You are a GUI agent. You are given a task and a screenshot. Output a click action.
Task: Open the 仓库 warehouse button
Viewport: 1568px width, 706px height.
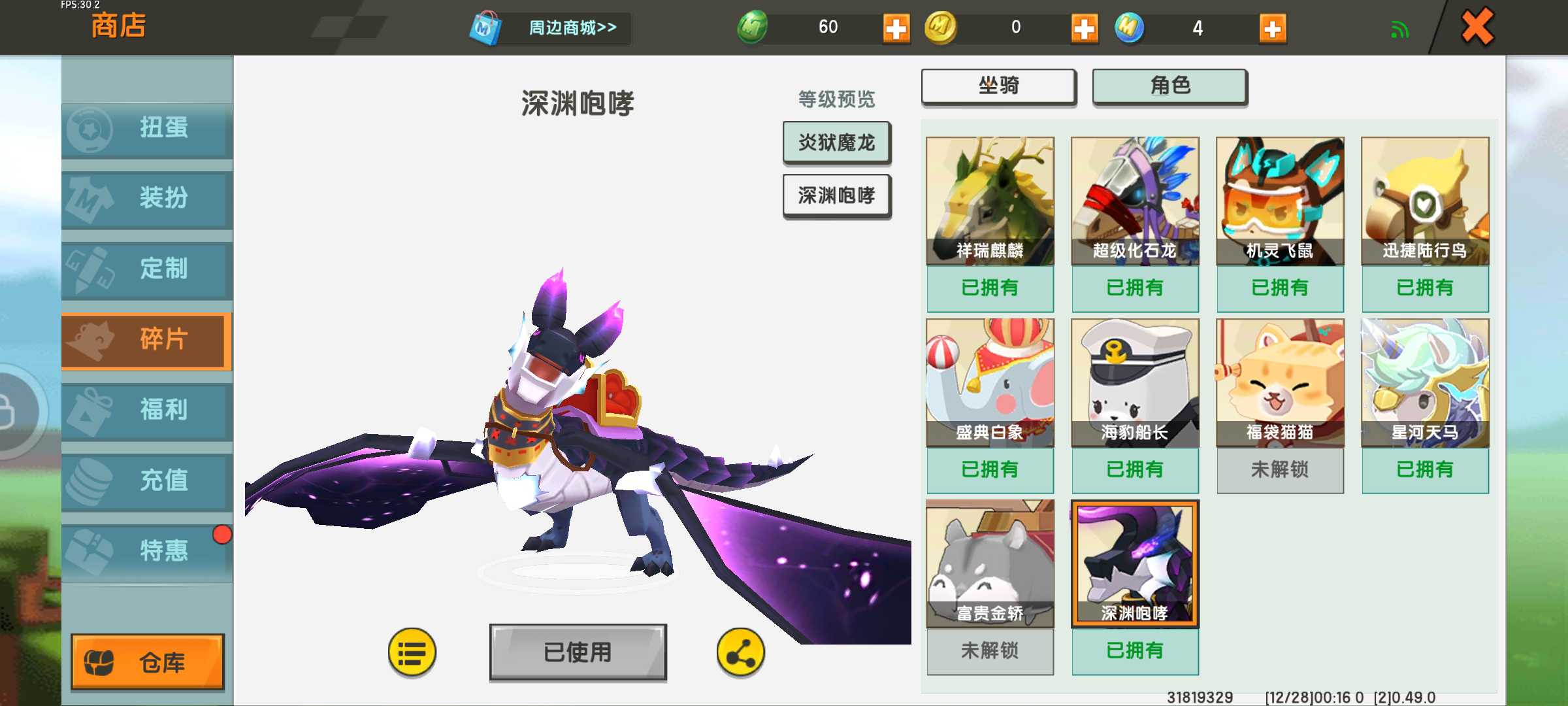148,662
